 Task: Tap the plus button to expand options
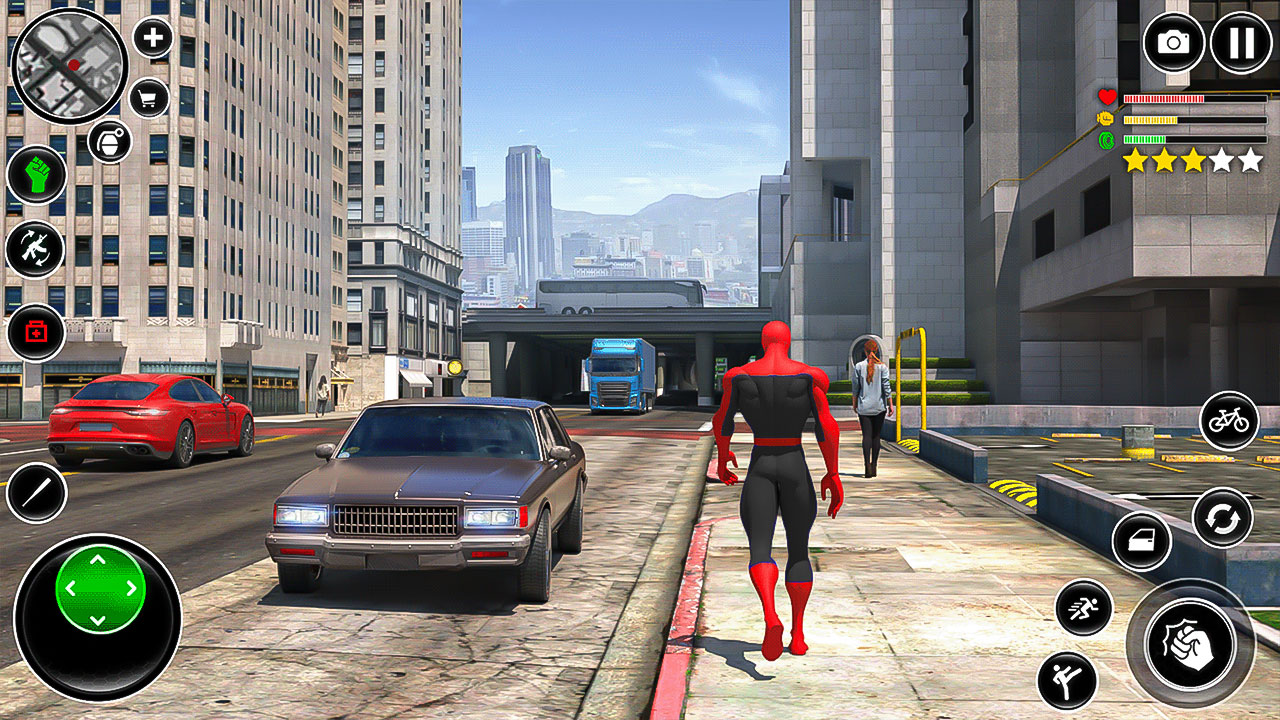pyautogui.click(x=150, y=40)
